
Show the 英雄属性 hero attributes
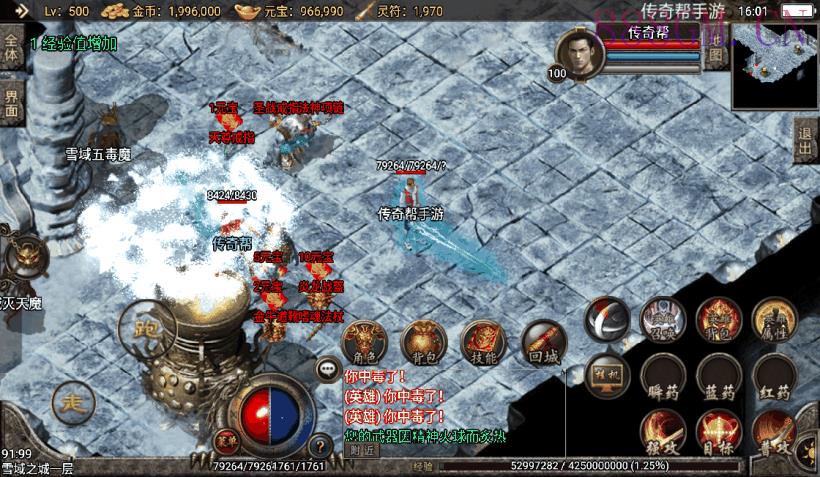[x=775, y=318]
